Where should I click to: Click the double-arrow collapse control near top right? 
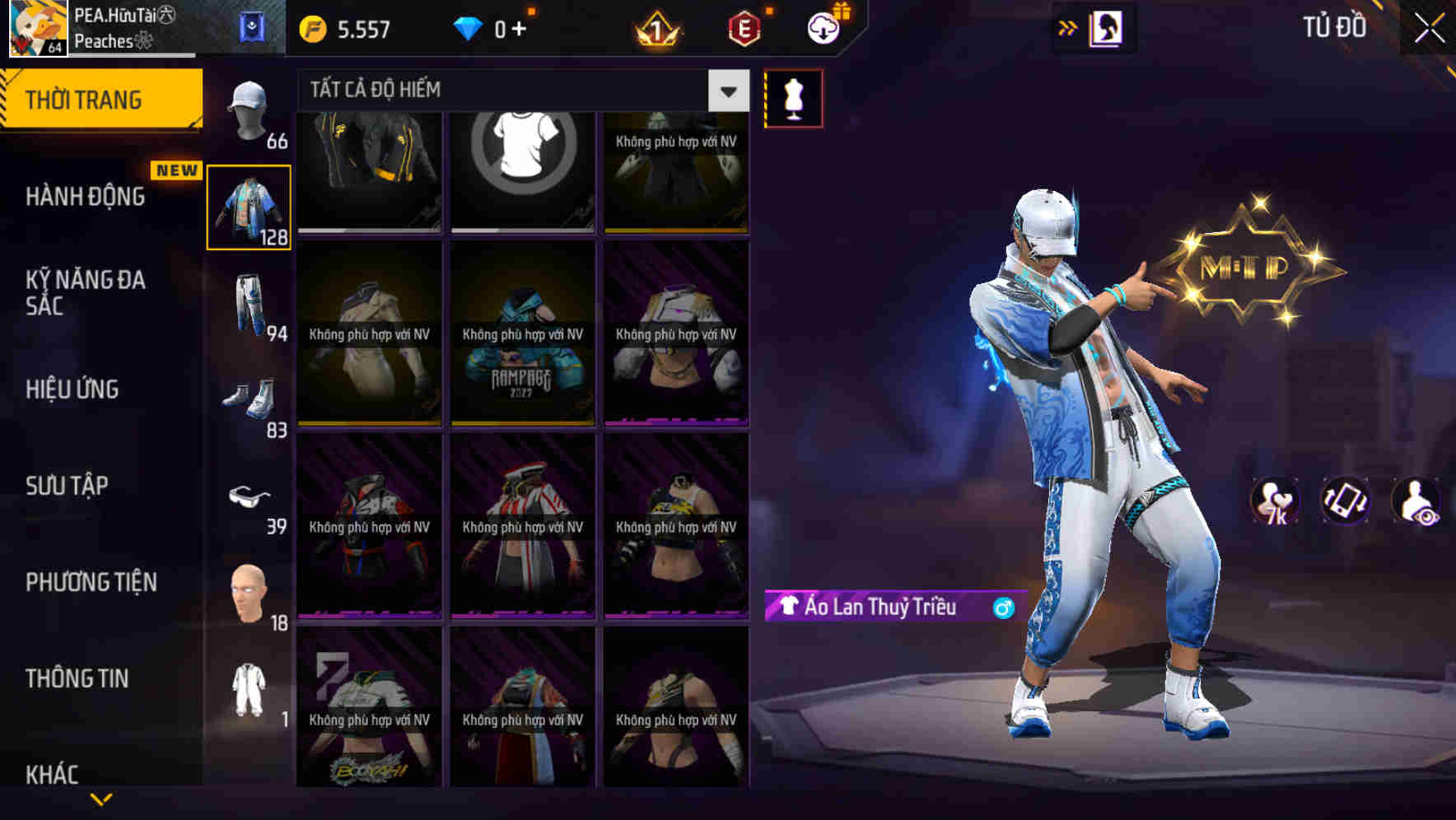tap(1069, 27)
